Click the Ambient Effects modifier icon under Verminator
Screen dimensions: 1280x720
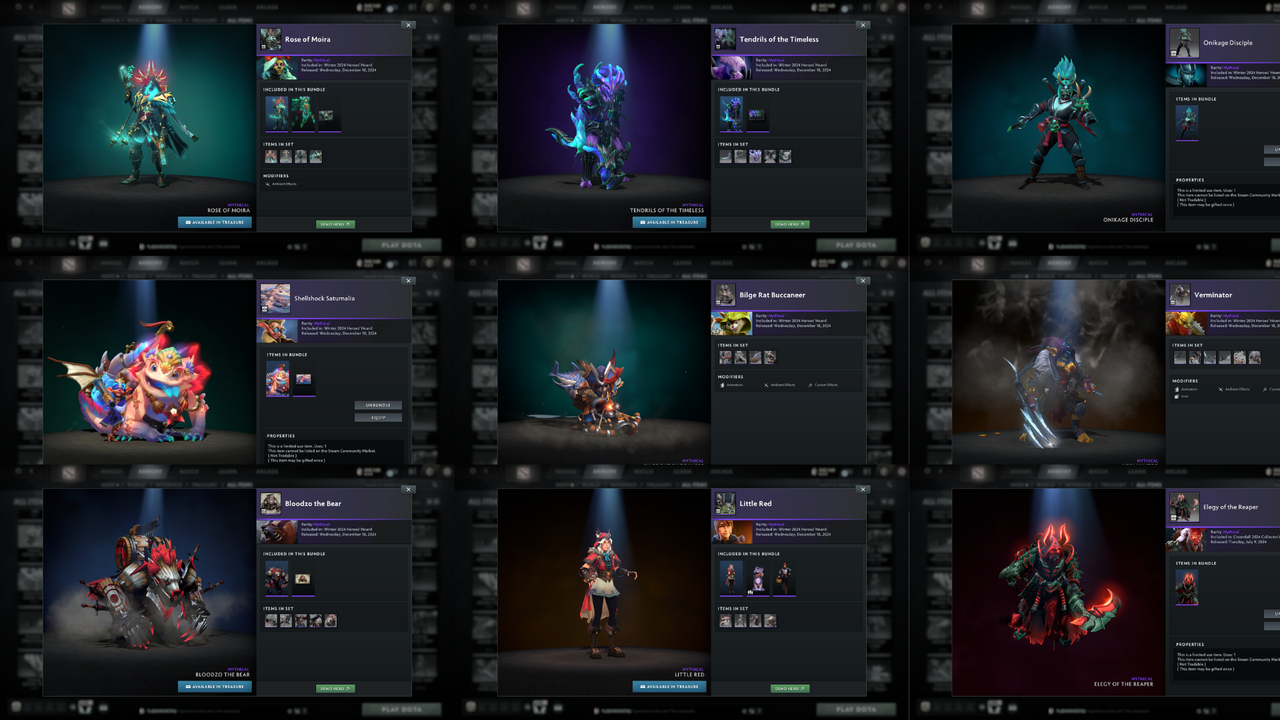[1221, 390]
